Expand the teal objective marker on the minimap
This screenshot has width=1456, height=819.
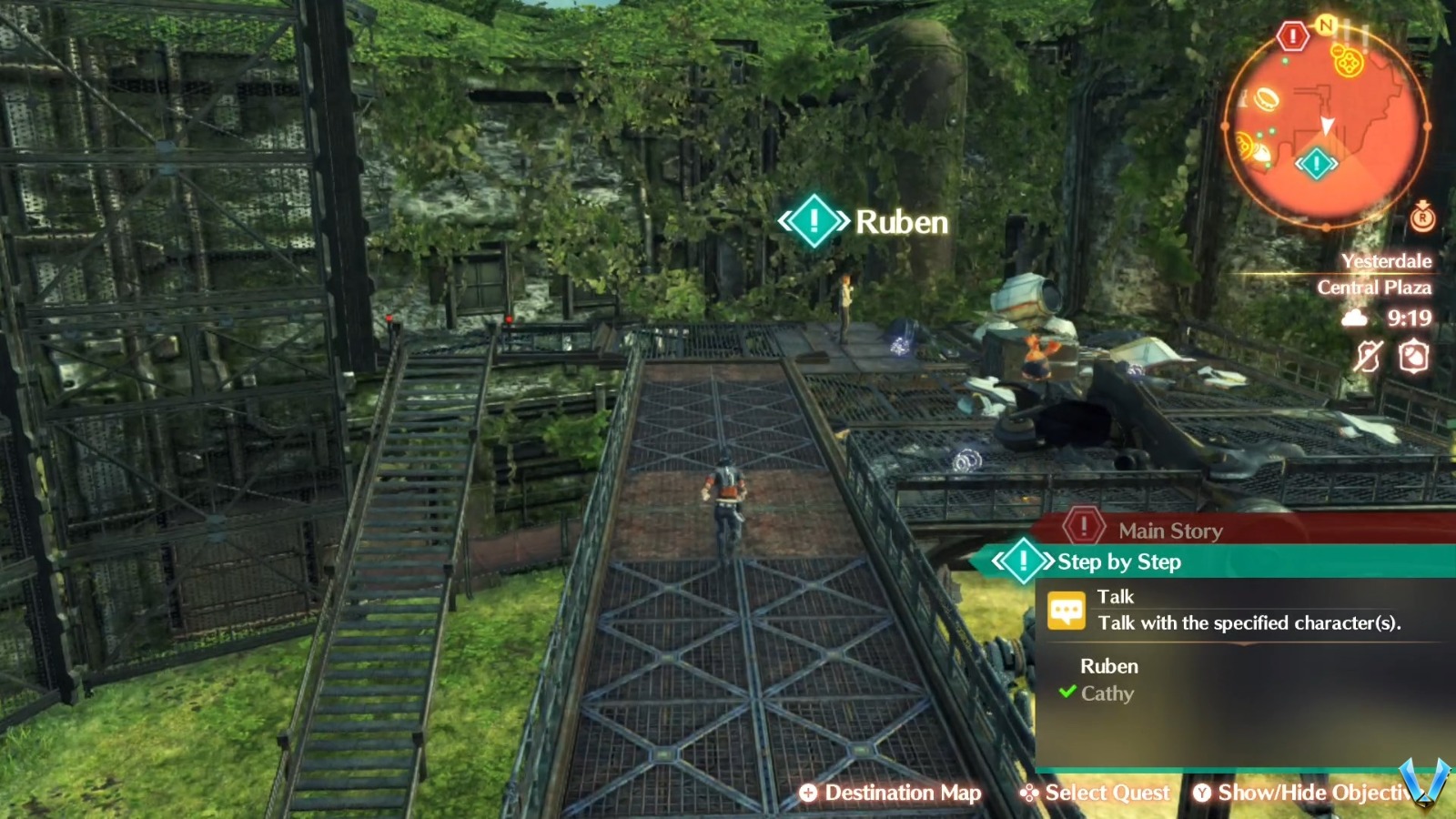[1318, 164]
